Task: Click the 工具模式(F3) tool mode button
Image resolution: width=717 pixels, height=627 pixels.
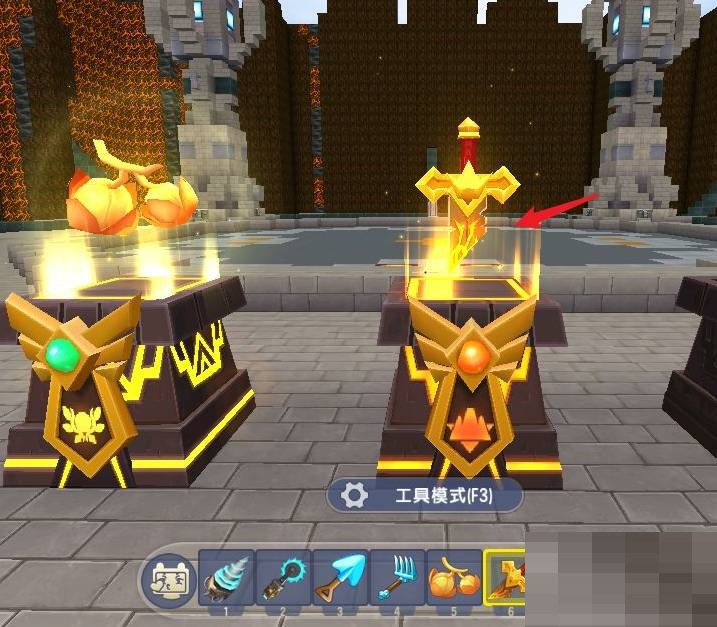Action: click(x=426, y=495)
